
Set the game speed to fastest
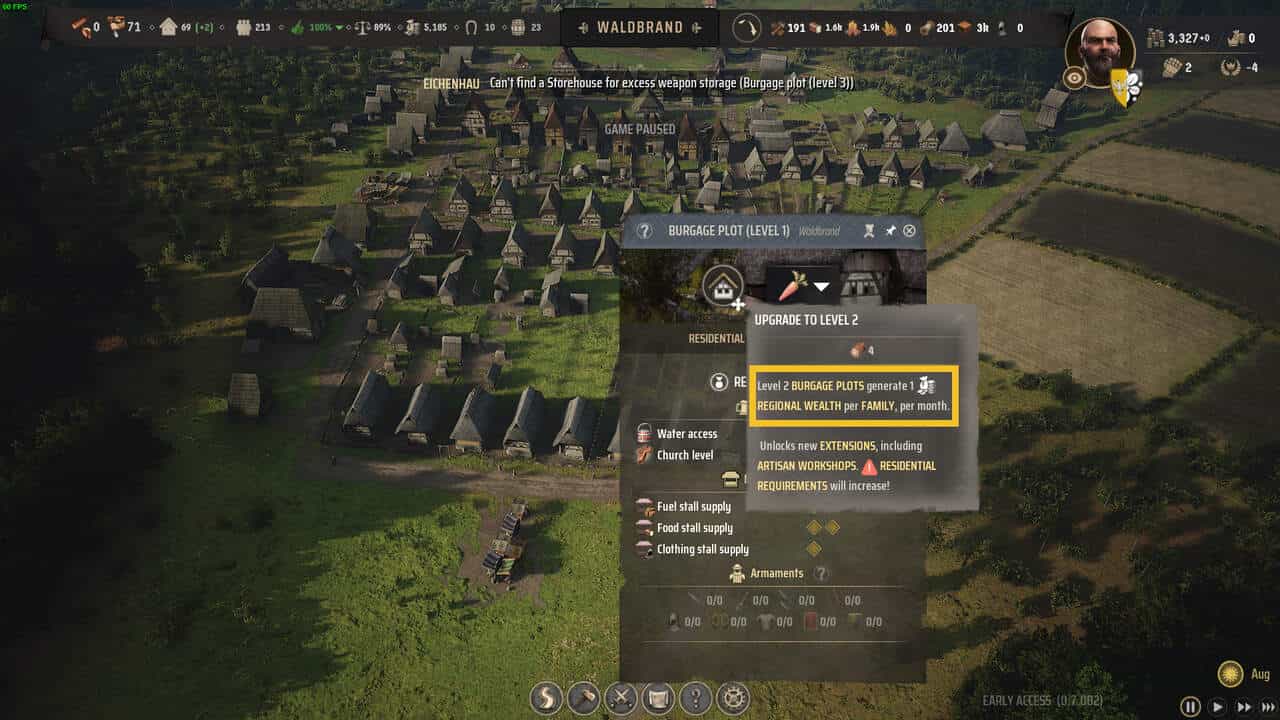coord(1268,707)
